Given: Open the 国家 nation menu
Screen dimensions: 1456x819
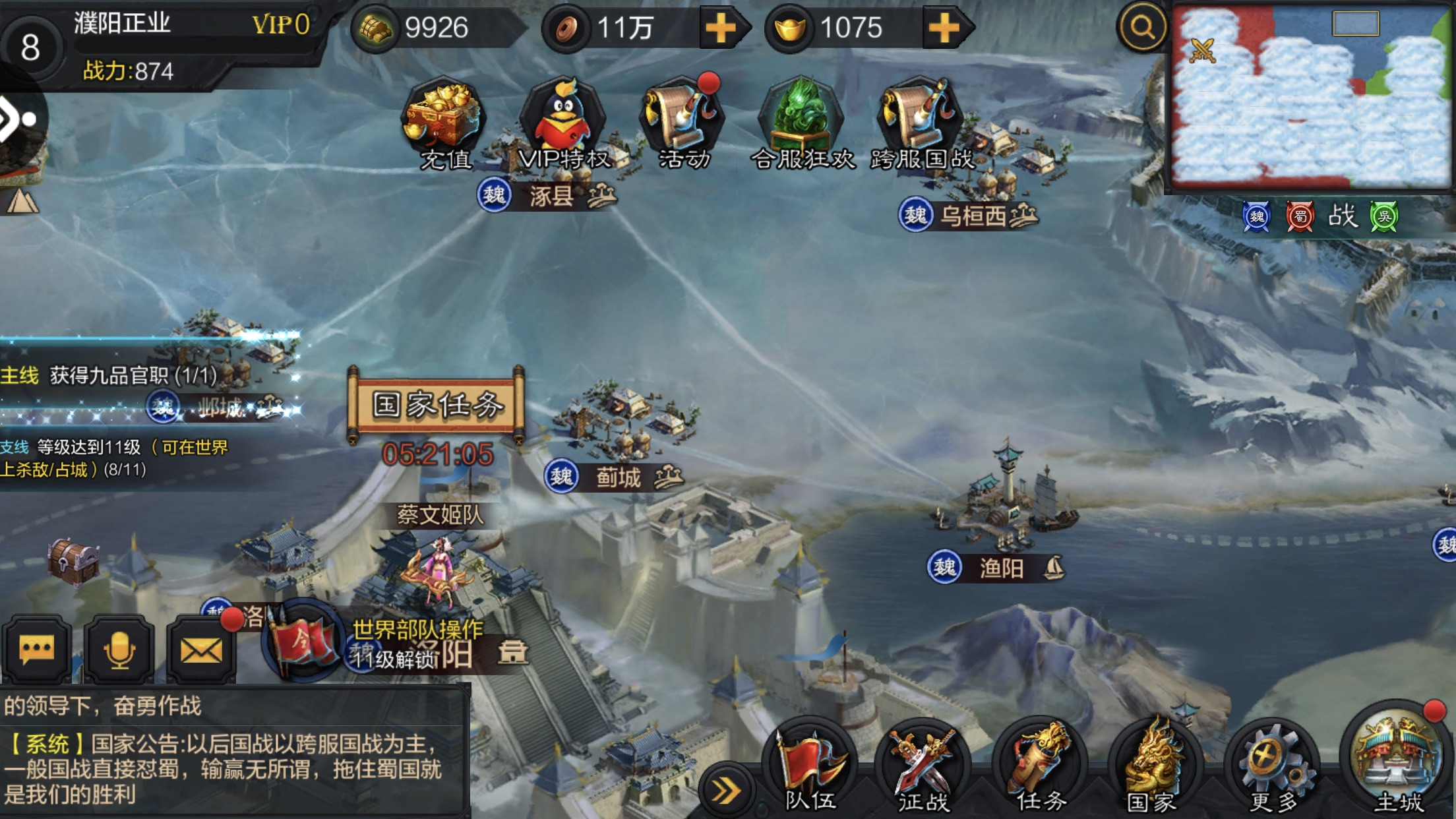Looking at the screenshot, I should coord(1152,769).
